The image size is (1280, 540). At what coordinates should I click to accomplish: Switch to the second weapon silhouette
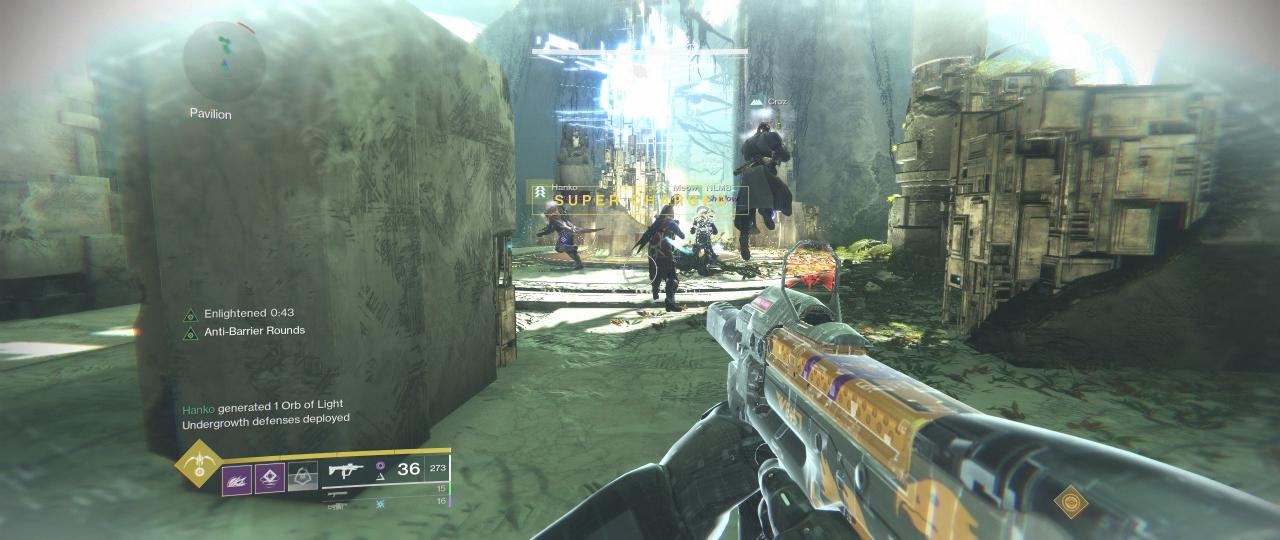point(337,493)
